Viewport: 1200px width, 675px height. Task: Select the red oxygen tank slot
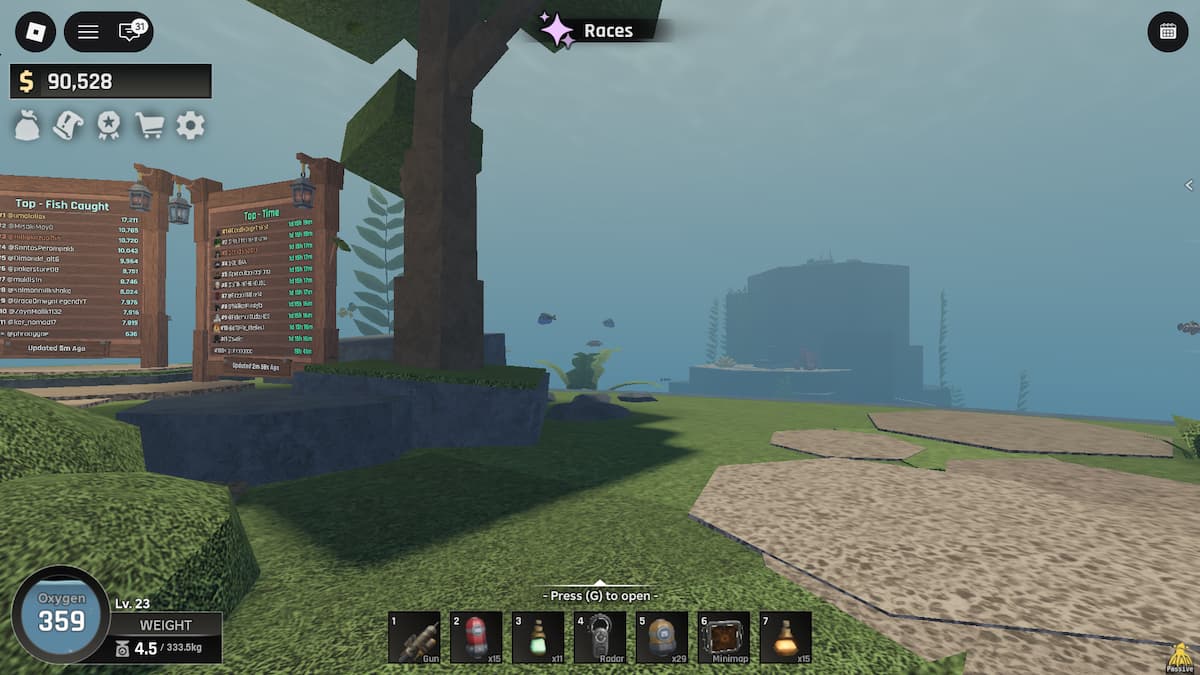coord(476,638)
